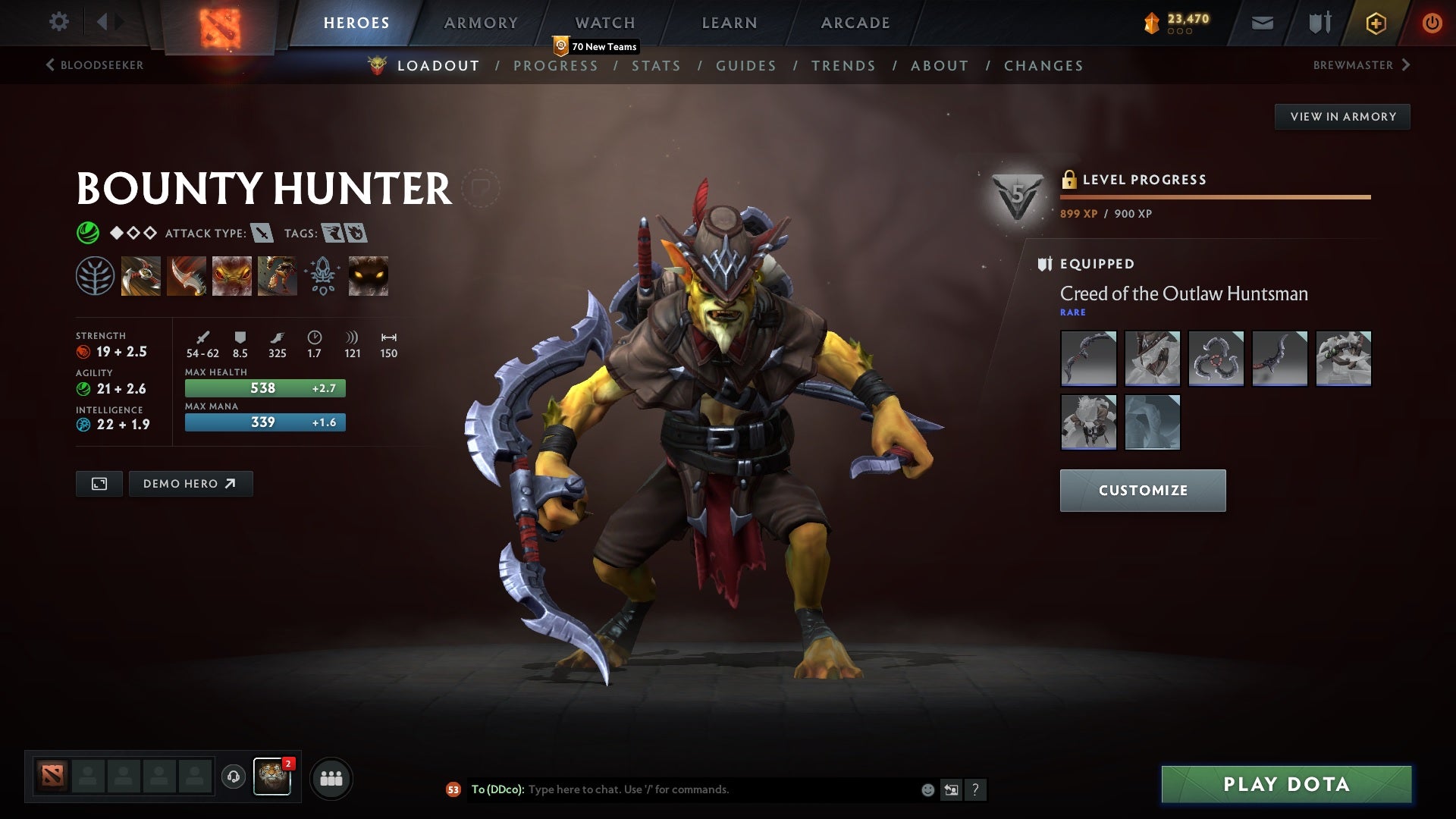
Task: Click the power exit icon top right
Action: pyautogui.click(x=1432, y=23)
